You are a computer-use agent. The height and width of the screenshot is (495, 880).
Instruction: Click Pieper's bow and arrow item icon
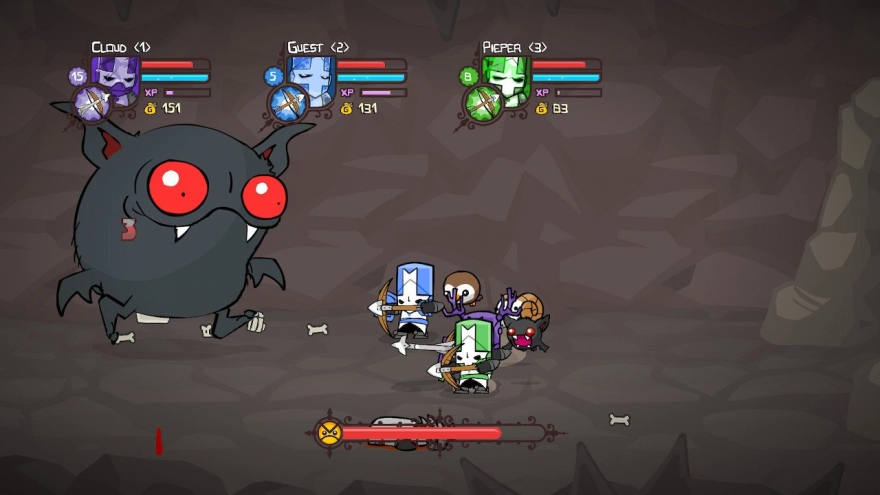(x=482, y=104)
